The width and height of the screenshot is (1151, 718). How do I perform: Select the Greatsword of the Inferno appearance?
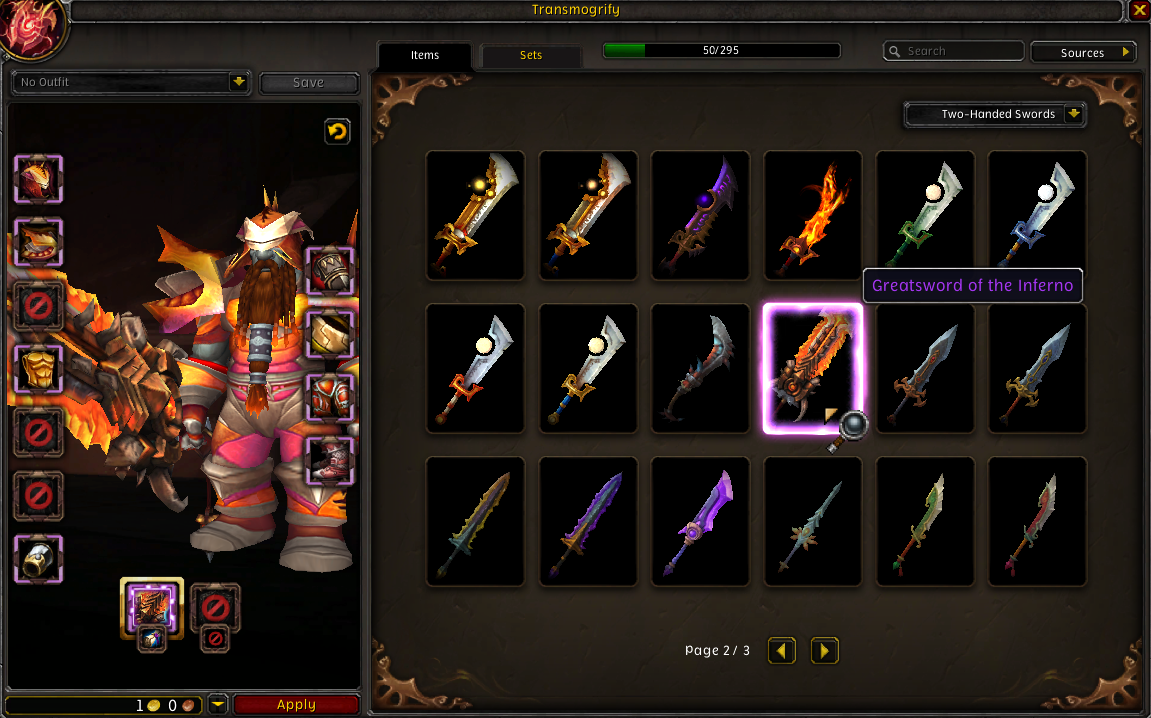(x=812, y=369)
